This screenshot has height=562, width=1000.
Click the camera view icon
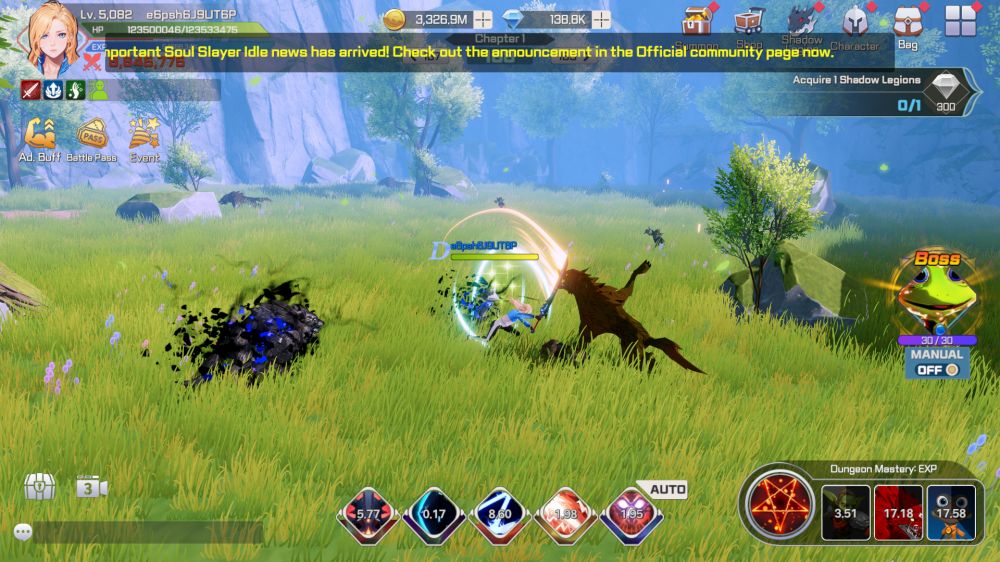point(91,488)
